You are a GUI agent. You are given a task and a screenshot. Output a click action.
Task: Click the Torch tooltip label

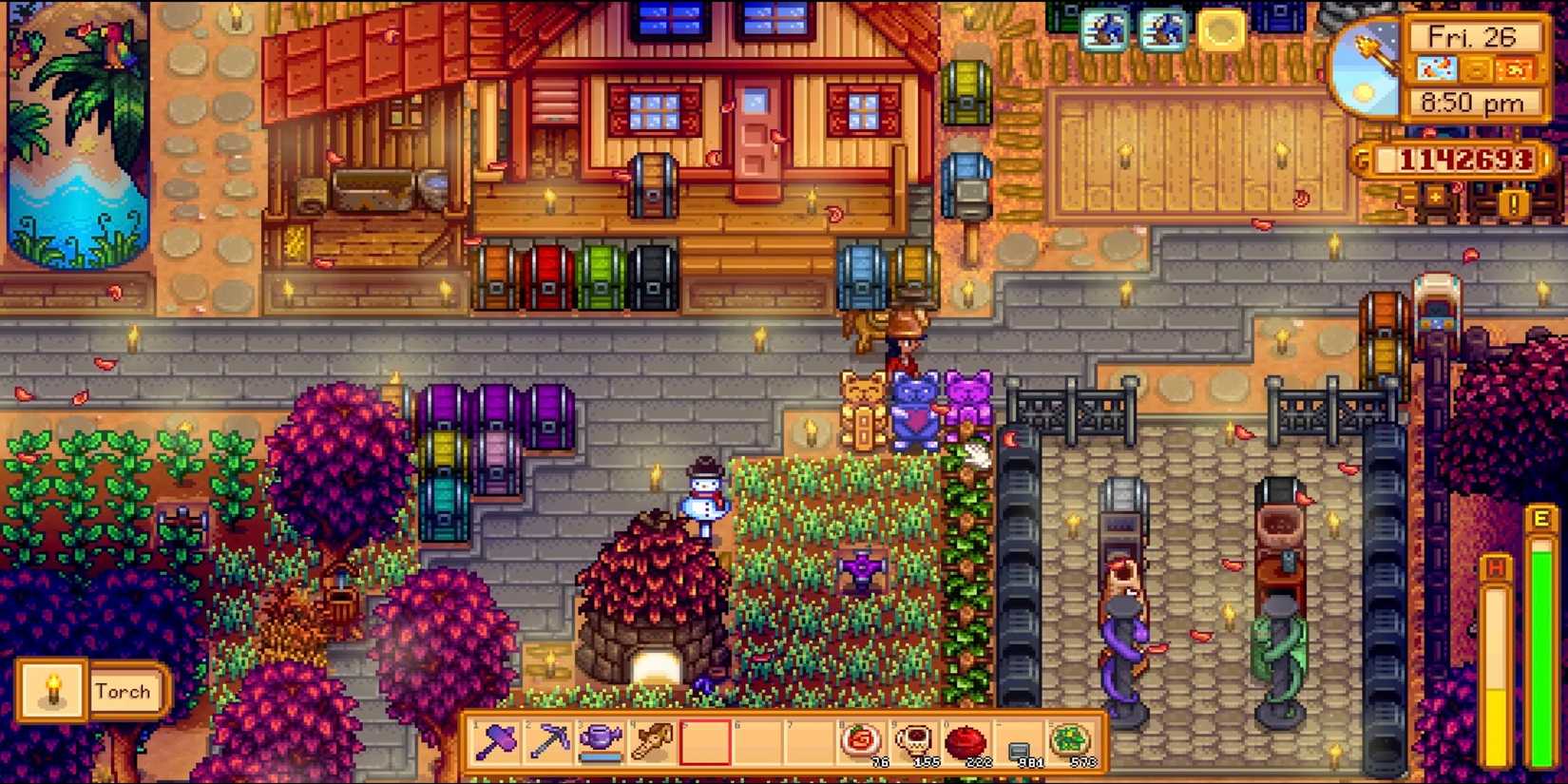coord(124,691)
